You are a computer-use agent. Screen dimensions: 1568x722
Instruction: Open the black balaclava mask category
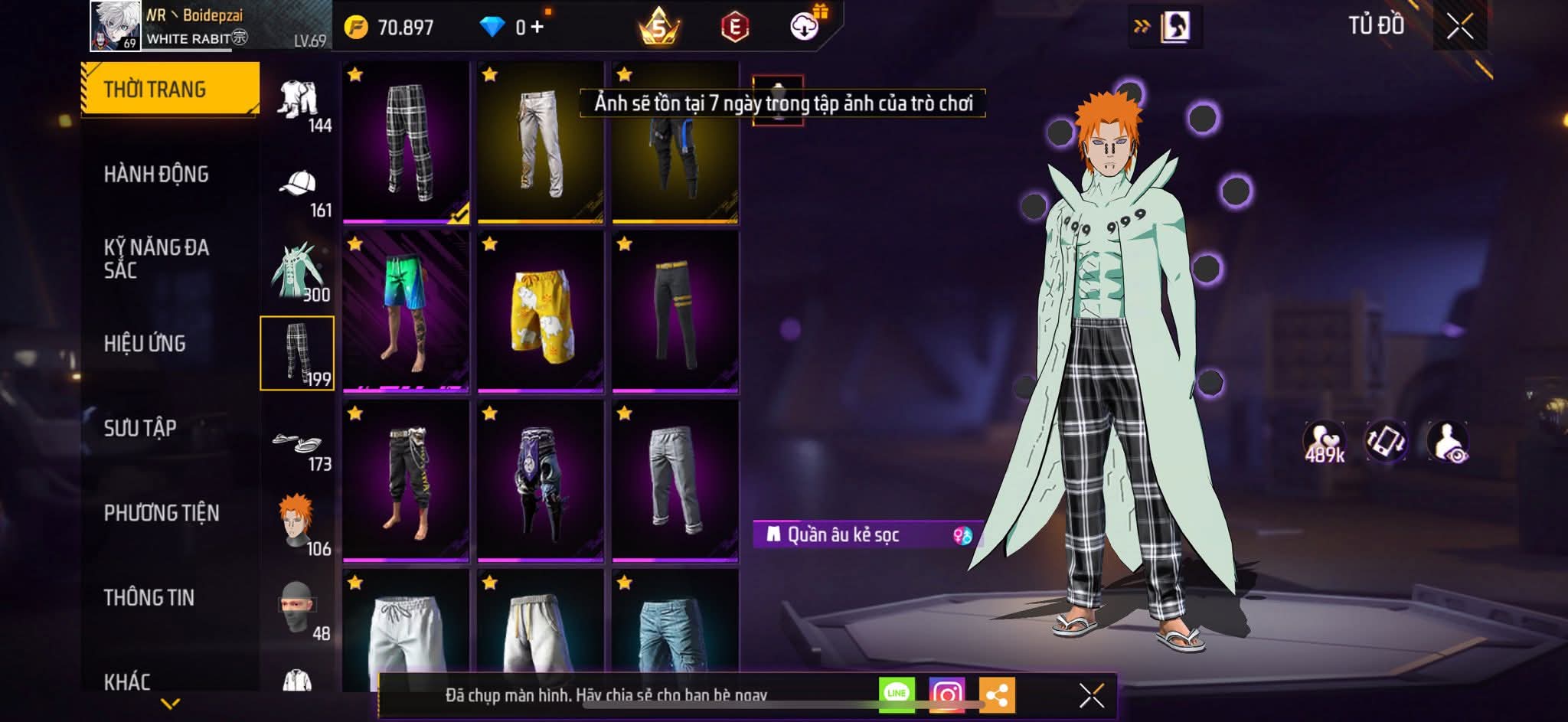pos(297,609)
